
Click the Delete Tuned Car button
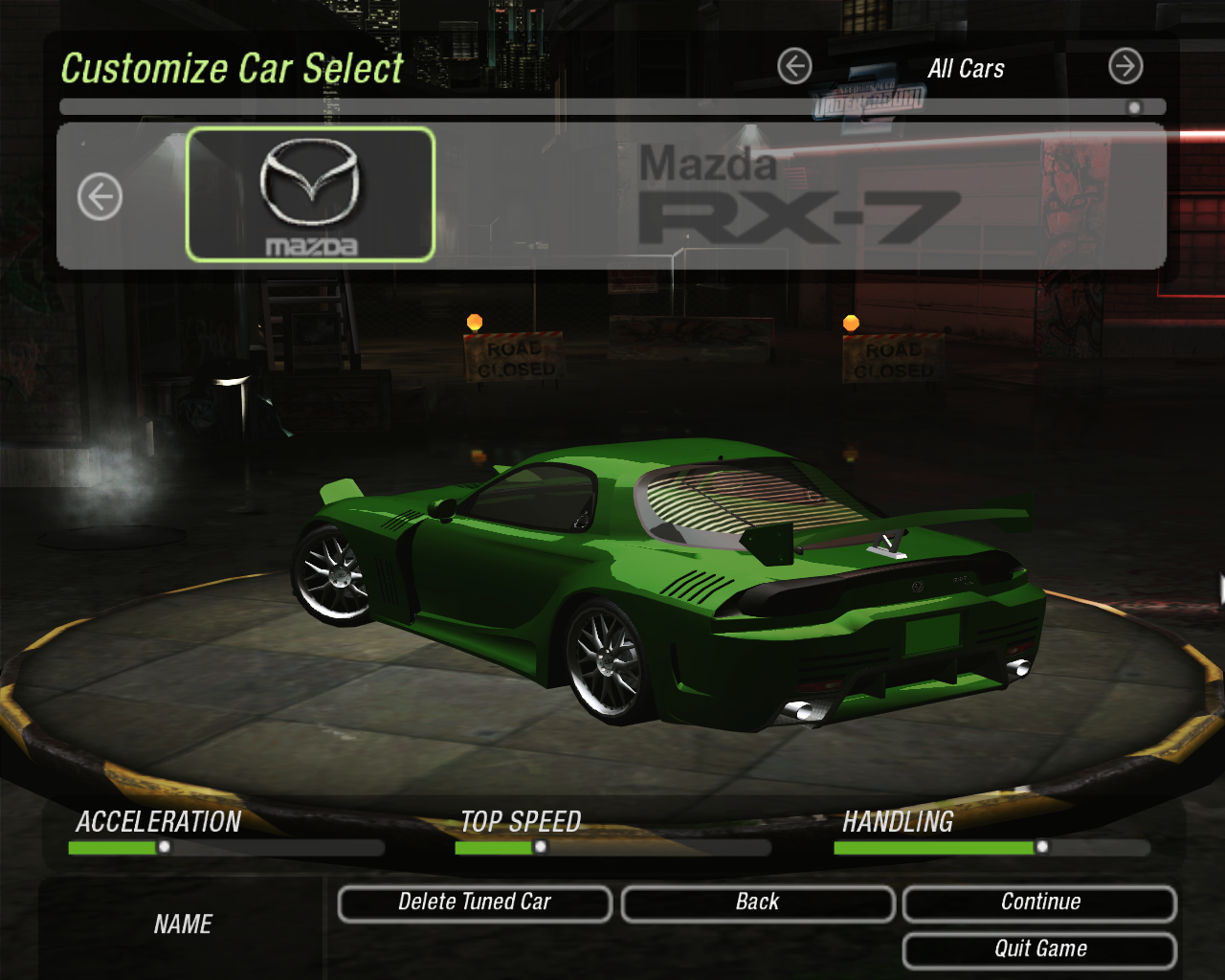point(475,903)
